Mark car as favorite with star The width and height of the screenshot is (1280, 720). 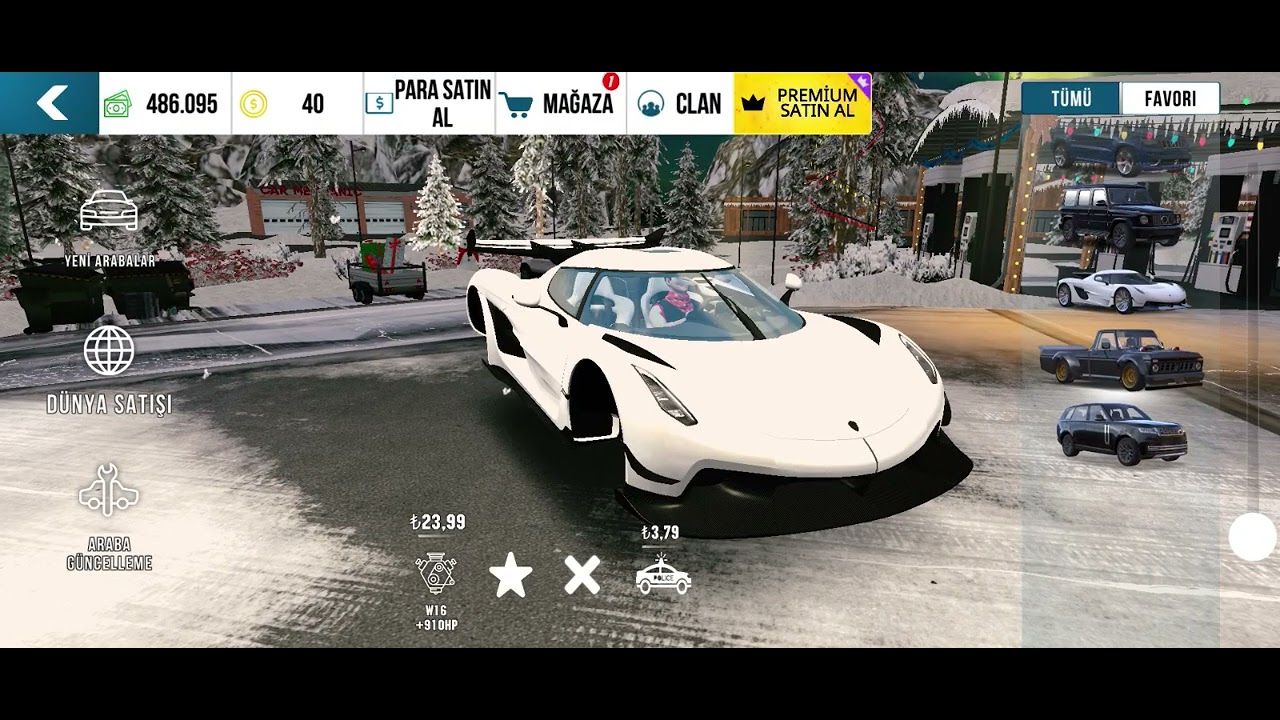510,576
